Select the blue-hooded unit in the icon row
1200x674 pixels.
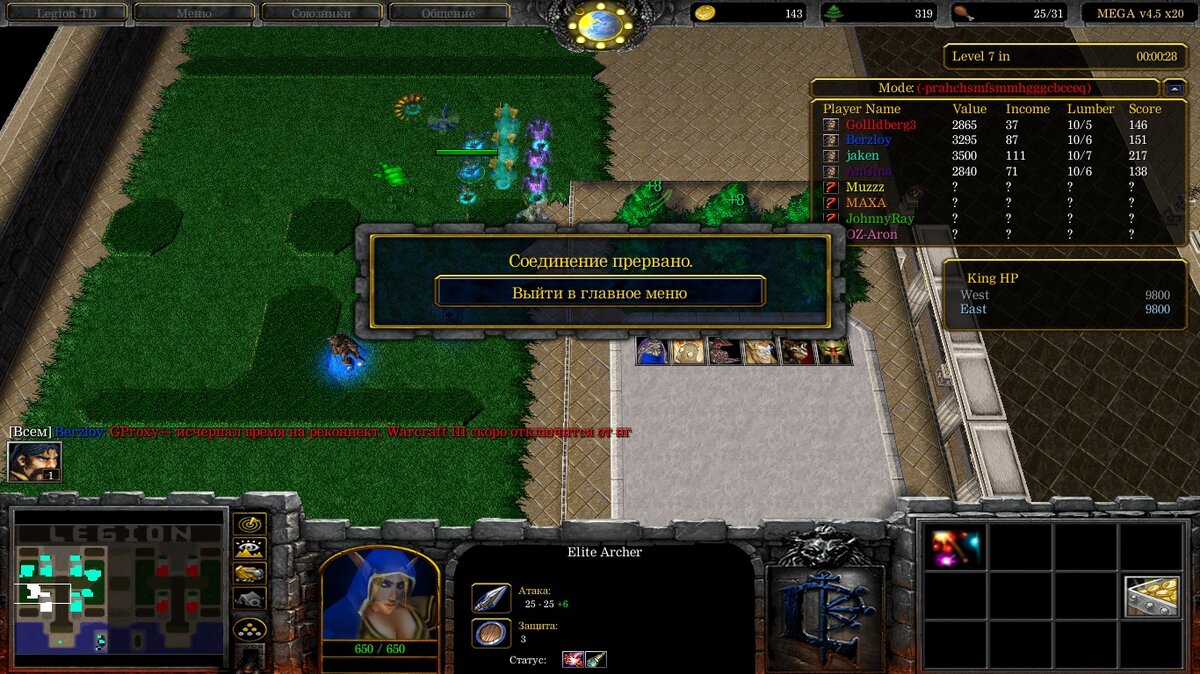tap(653, 351)
